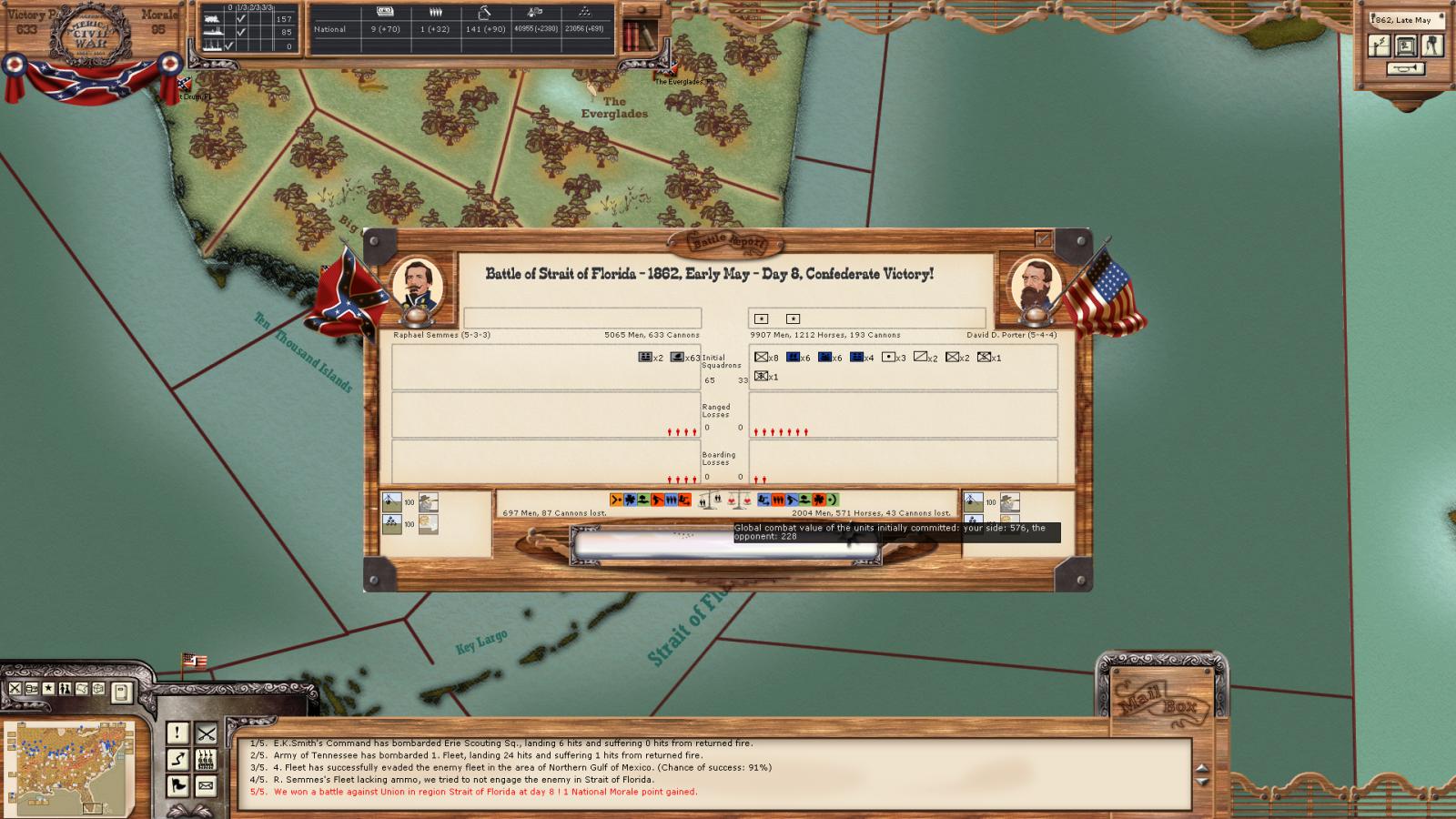The width and height of the screenshot is (1456, 819).
Task: Select the crossed sabers message filter
Action: tap(207, 733)
